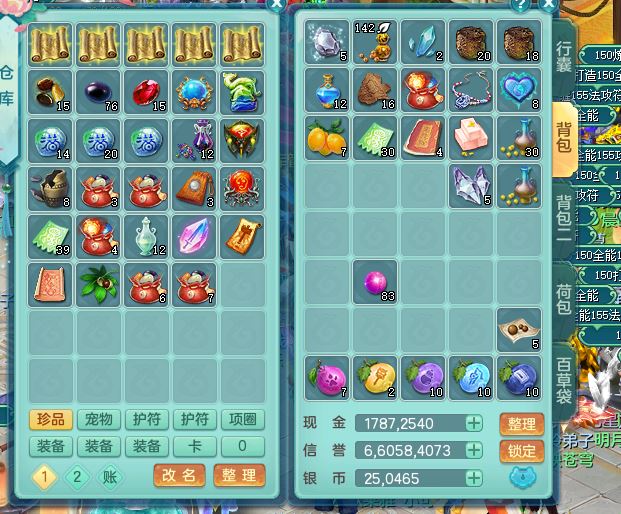The width and height of the screenshot is (621, 514).
Task: Add 现金 with the plus button
Action: 473,424
